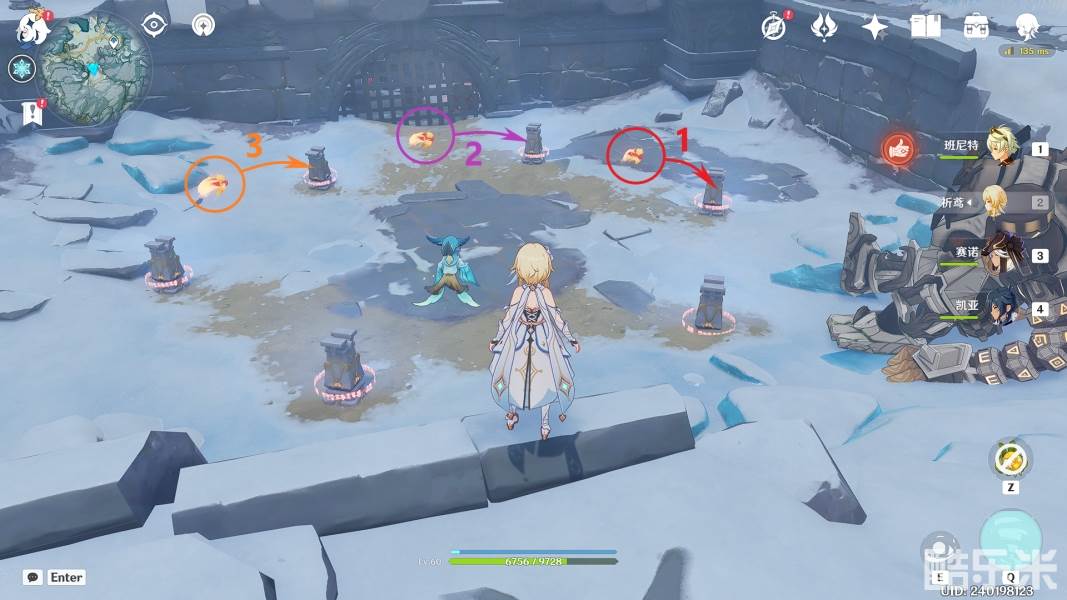Switch to party member 凯亚
Viewport: 1067px width, 600px height.
click(x=999, y=308)
